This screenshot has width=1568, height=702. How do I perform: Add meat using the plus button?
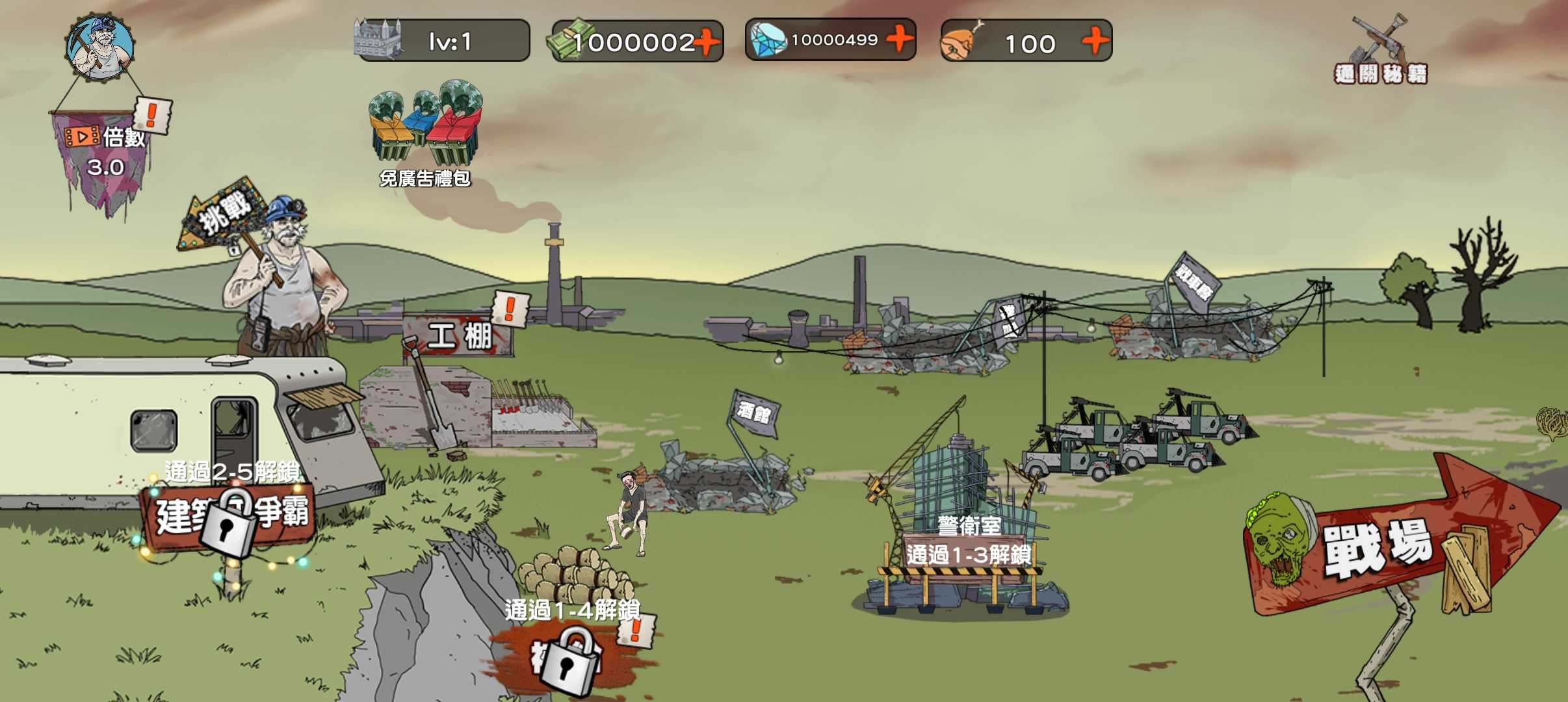[x=1095, y=41]
